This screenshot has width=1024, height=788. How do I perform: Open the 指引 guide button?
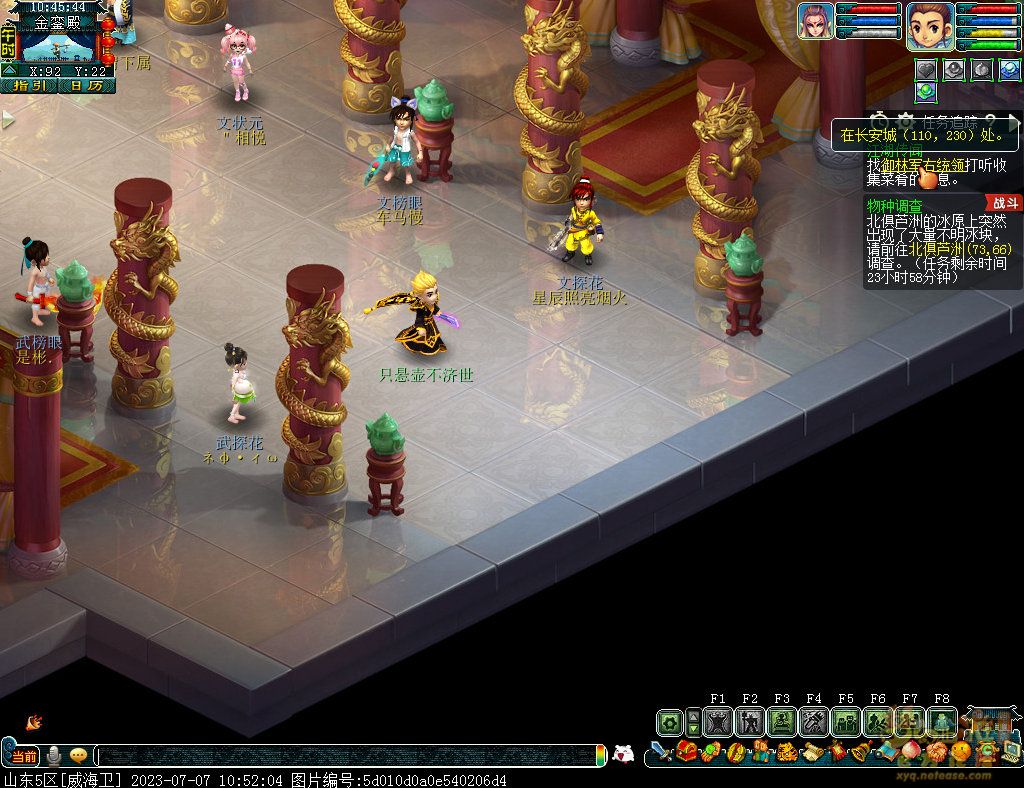point(28,86)
